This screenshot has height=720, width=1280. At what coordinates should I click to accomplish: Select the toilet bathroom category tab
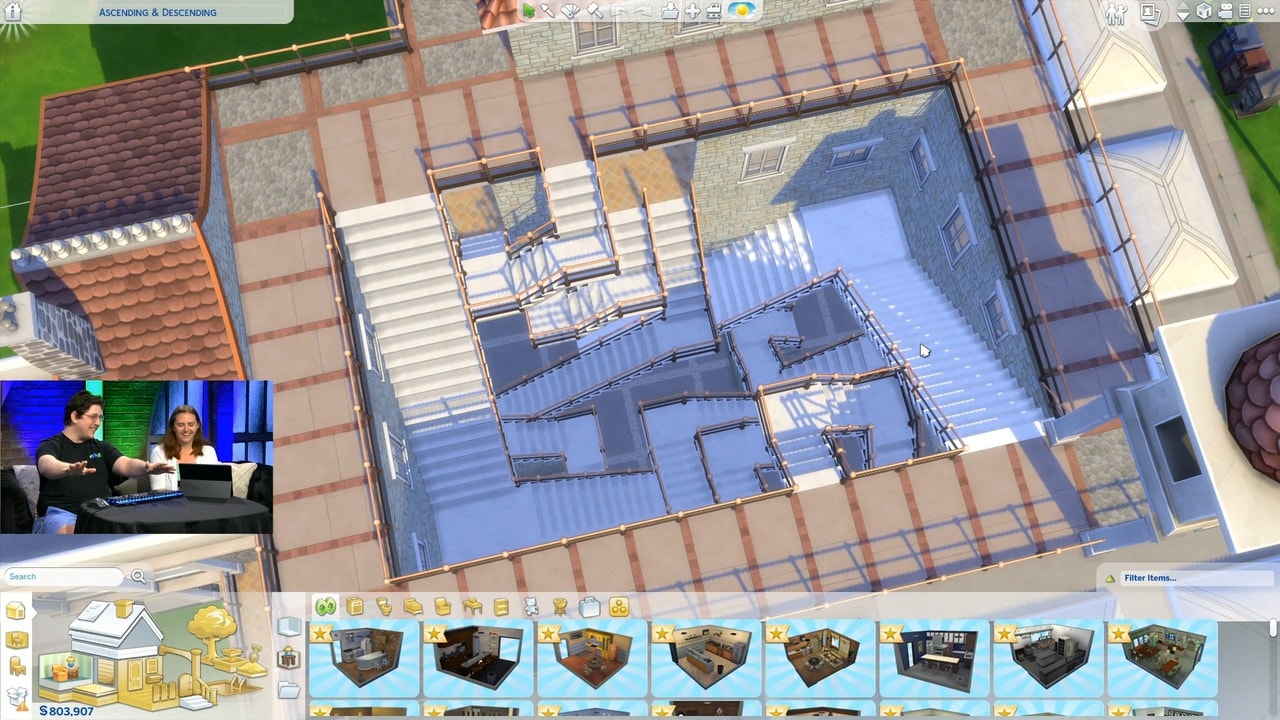(x=383, y=606)
